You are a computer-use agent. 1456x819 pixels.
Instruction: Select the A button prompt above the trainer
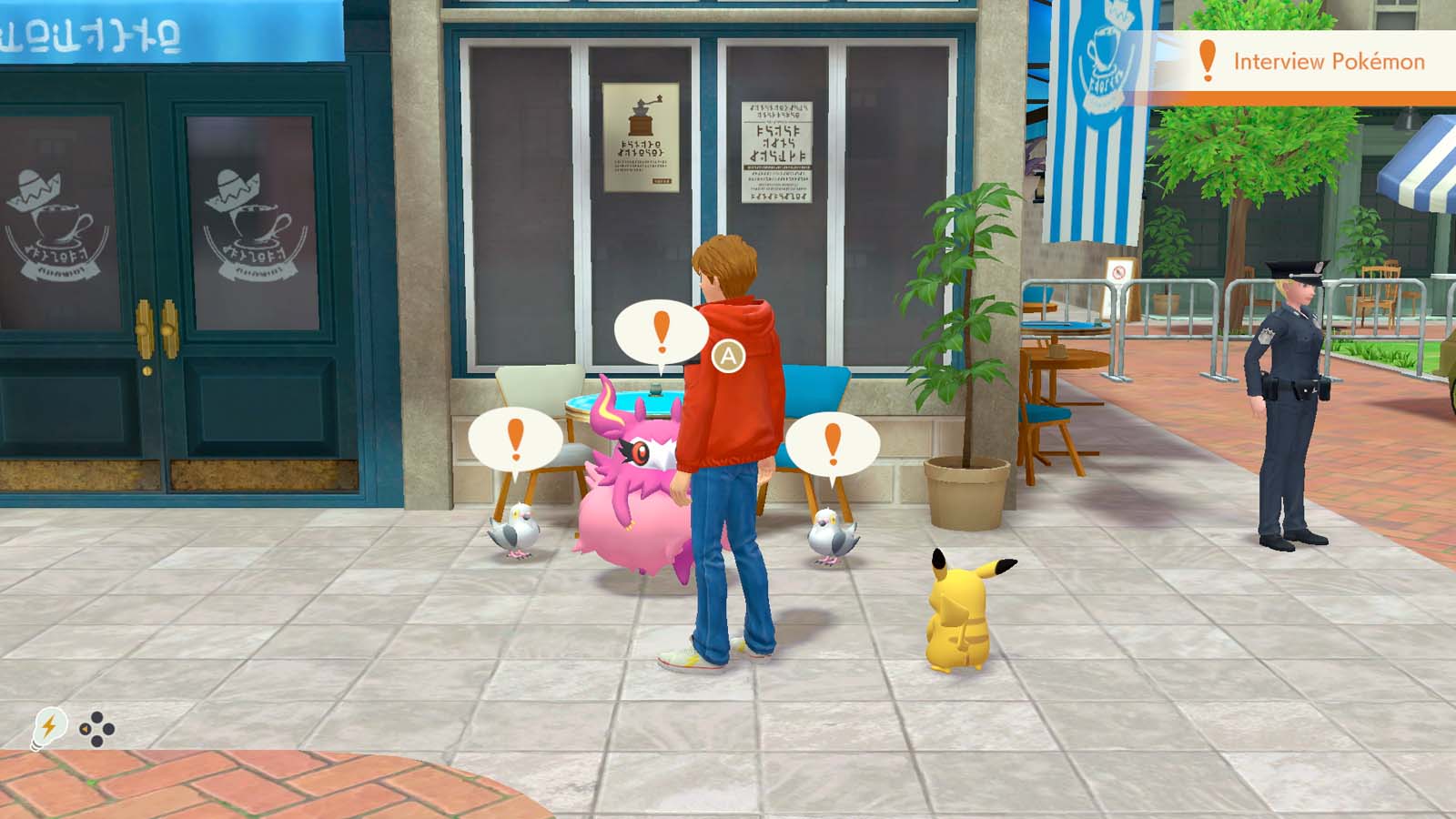729,356
